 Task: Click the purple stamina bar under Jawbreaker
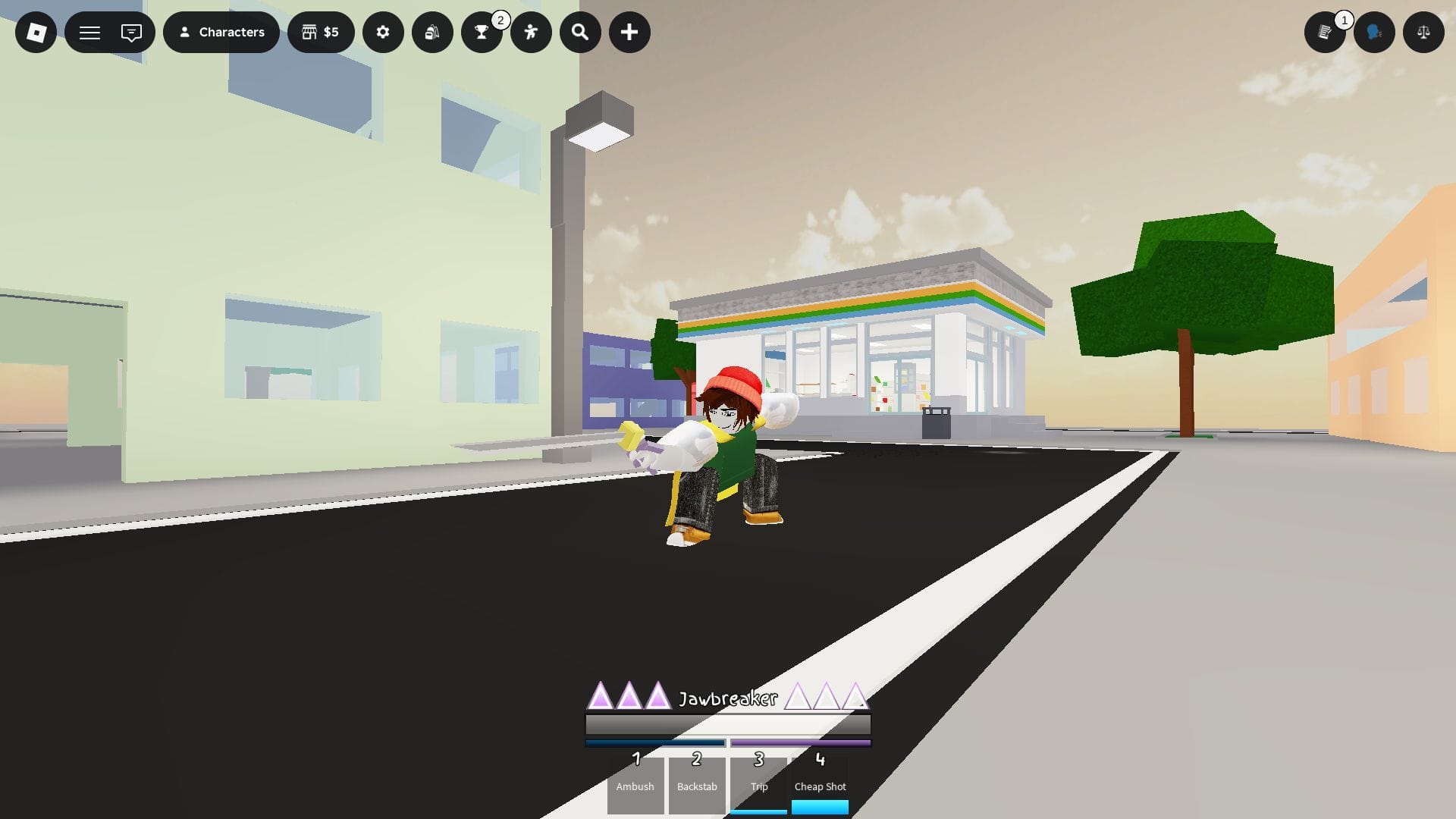pyautogui.click(x=800, y=743)
